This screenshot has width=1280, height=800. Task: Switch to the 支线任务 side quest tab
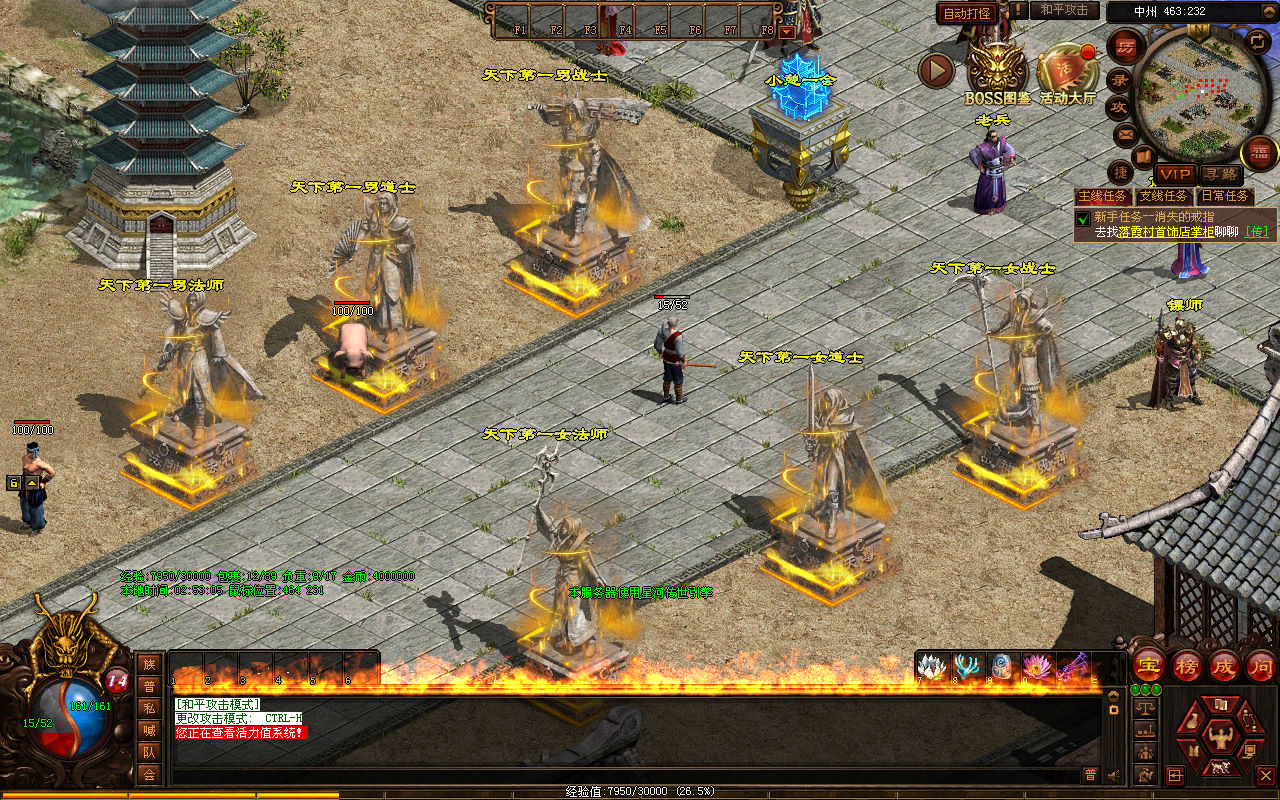pyautogui.click(x=1164, y=196)
